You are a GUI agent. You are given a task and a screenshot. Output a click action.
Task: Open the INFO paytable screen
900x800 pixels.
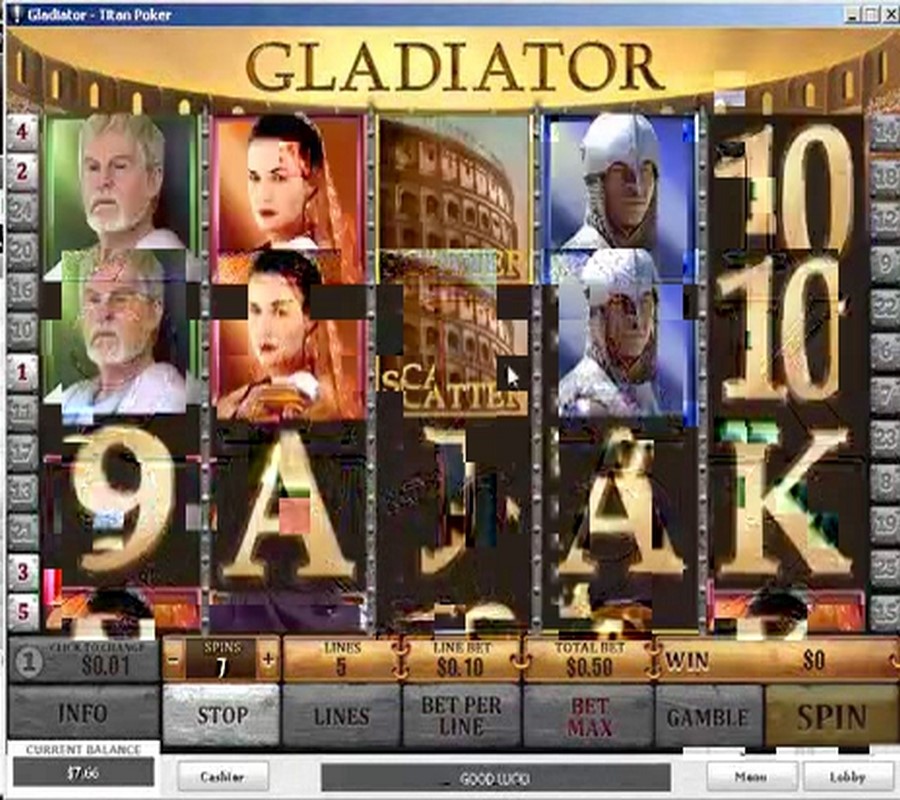click(82, 715)
